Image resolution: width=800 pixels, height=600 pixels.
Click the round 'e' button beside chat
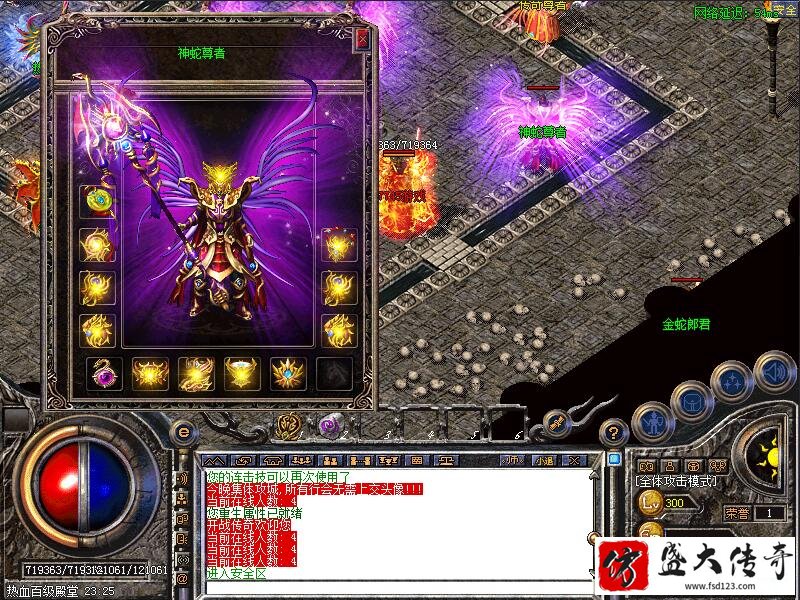[182, 433]
